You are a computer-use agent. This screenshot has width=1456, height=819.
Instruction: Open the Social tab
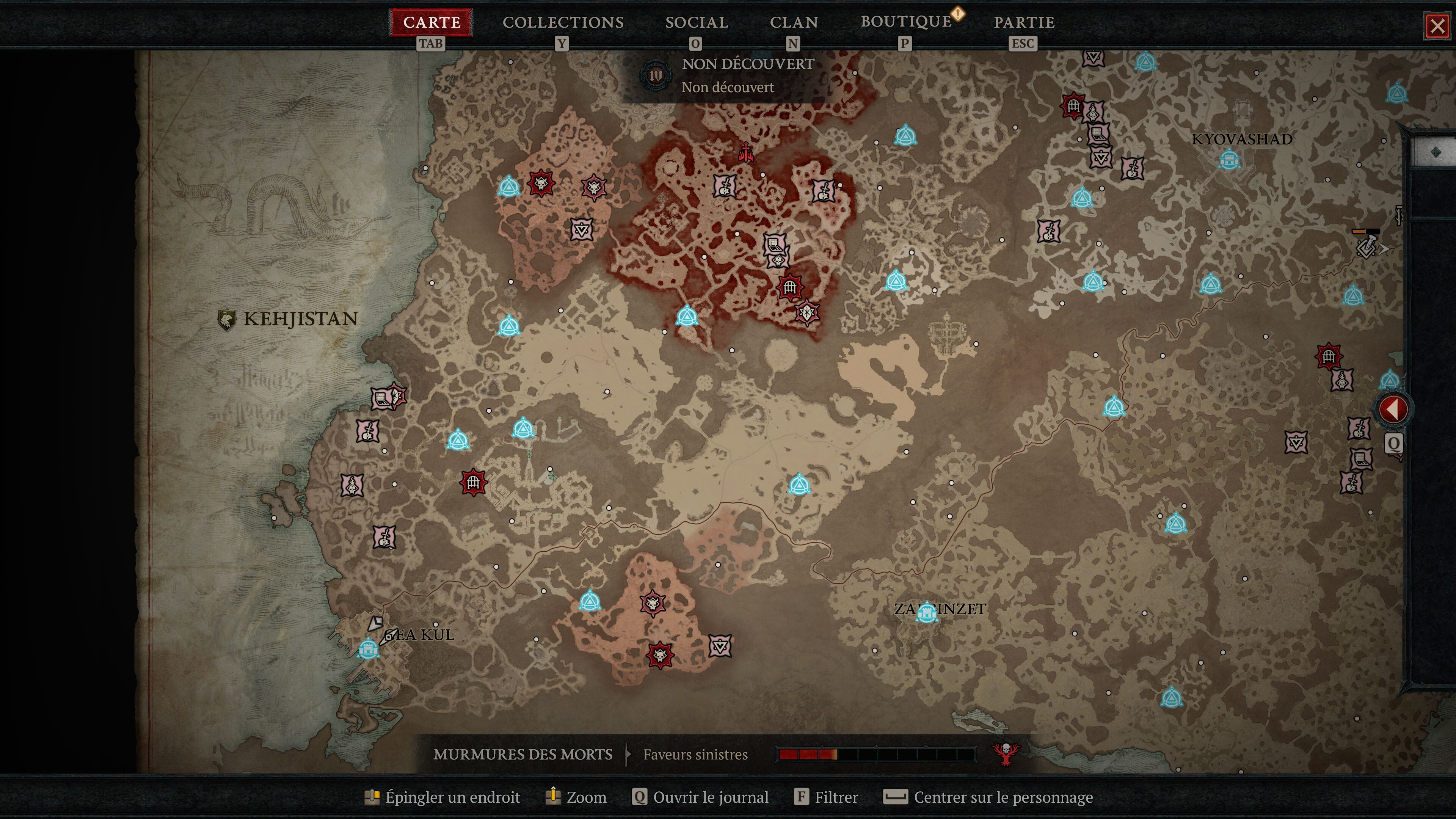tap(697, 23)
